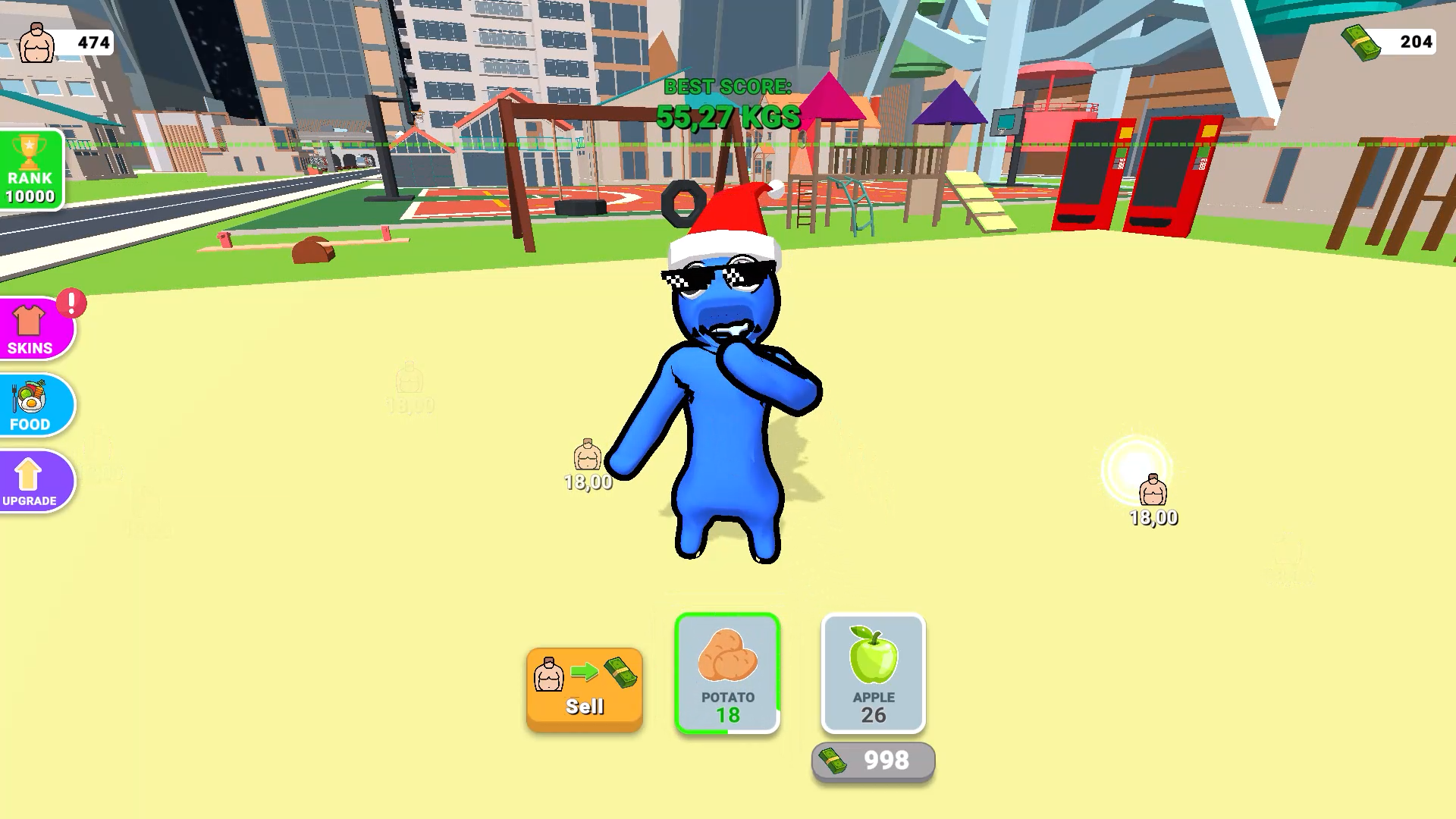1456x819 pixels.
Task: Open the RANK 10000 trophy panel
Action: click(29, 171)
